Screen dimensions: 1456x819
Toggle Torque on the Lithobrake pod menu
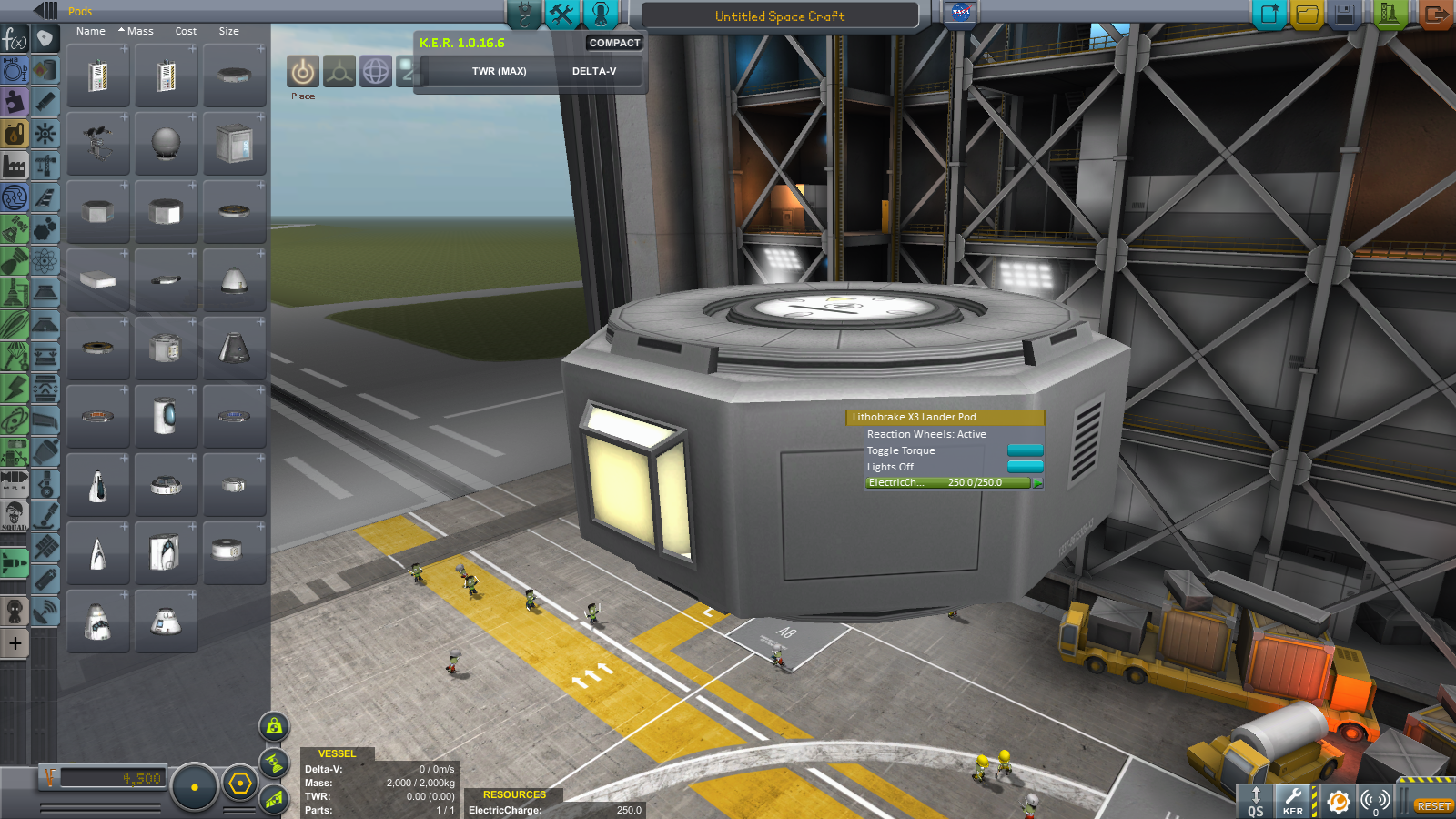(1025, 450)
